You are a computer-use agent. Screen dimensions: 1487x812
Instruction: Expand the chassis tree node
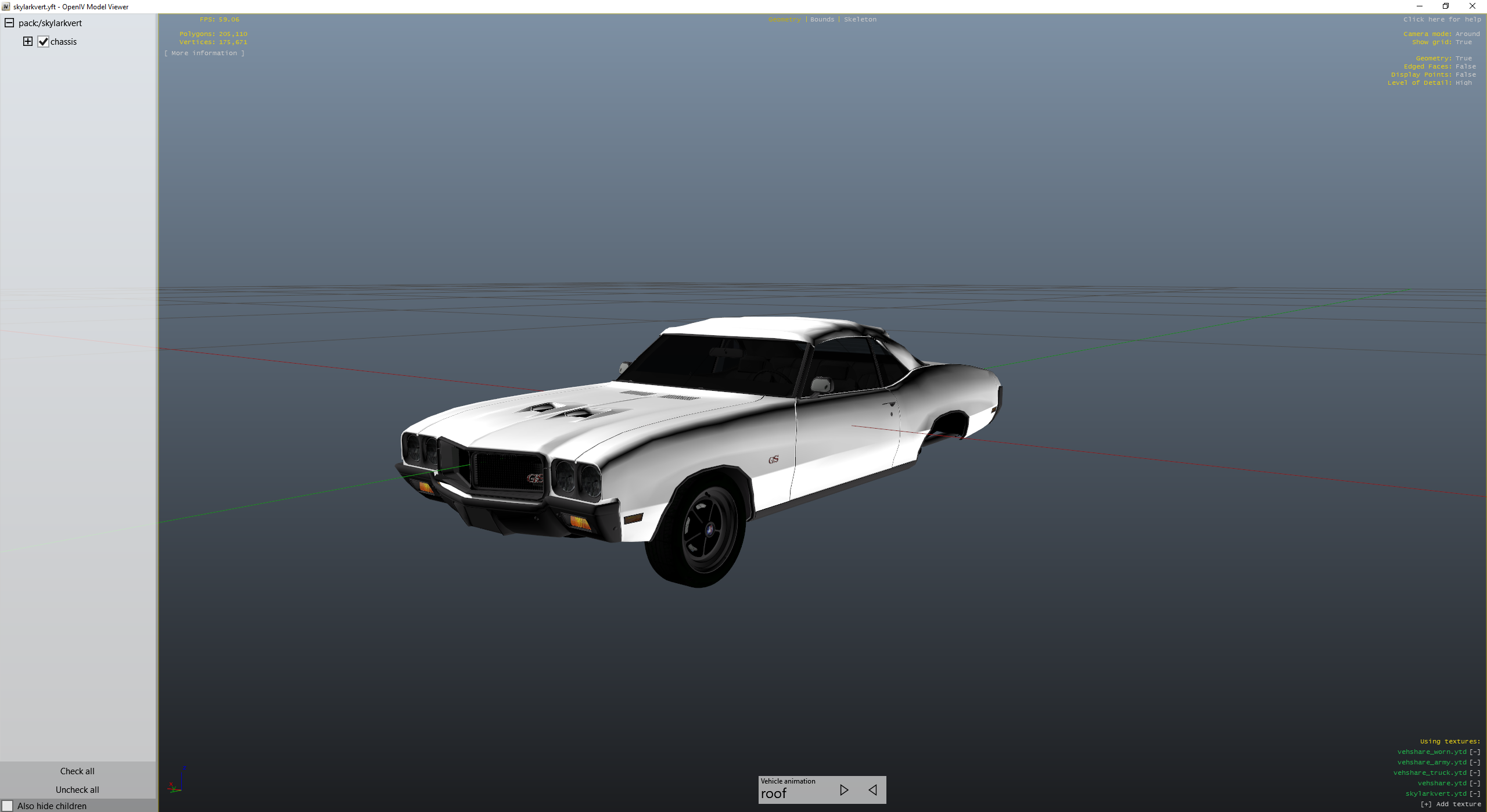[x=28, y=41]
